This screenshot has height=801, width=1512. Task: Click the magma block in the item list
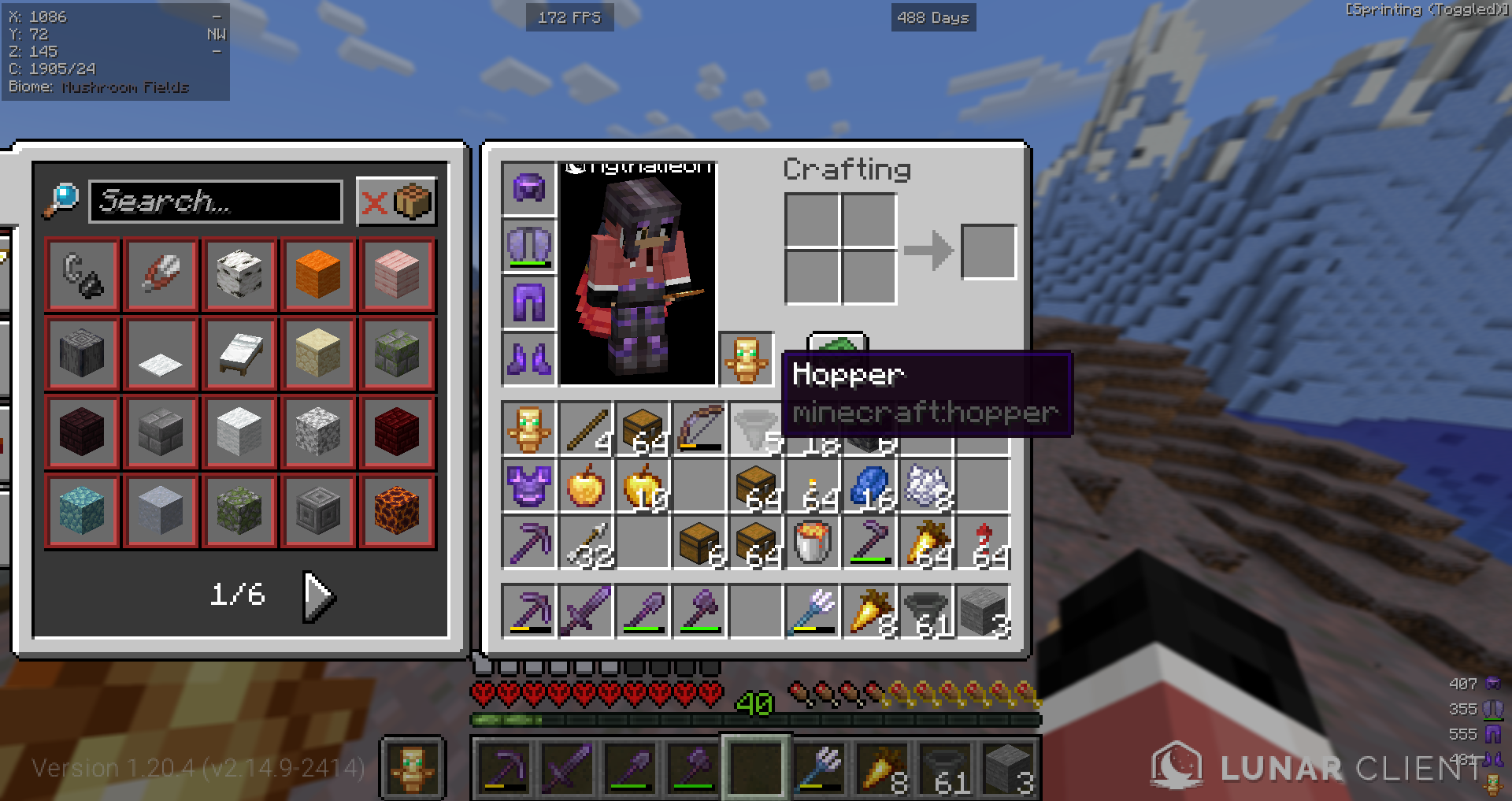[x=398, y=512]
